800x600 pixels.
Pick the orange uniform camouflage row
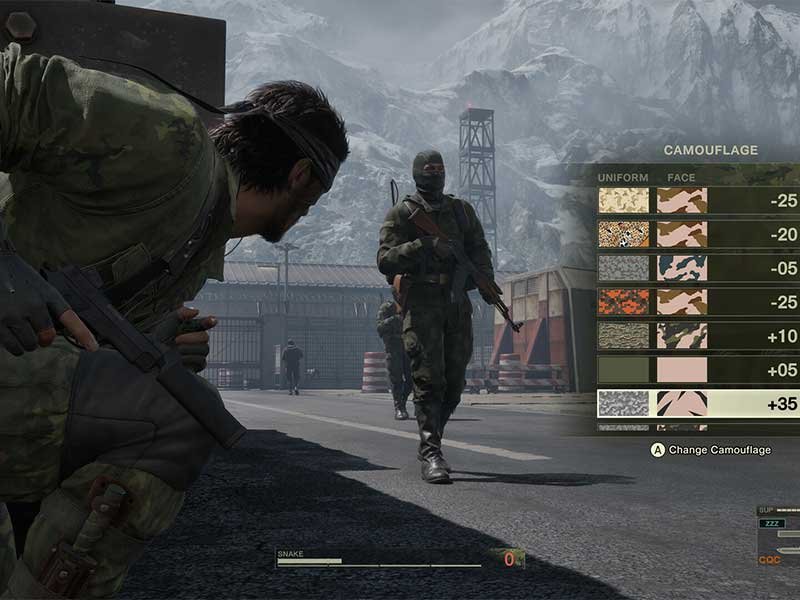[x=698, y=302]
